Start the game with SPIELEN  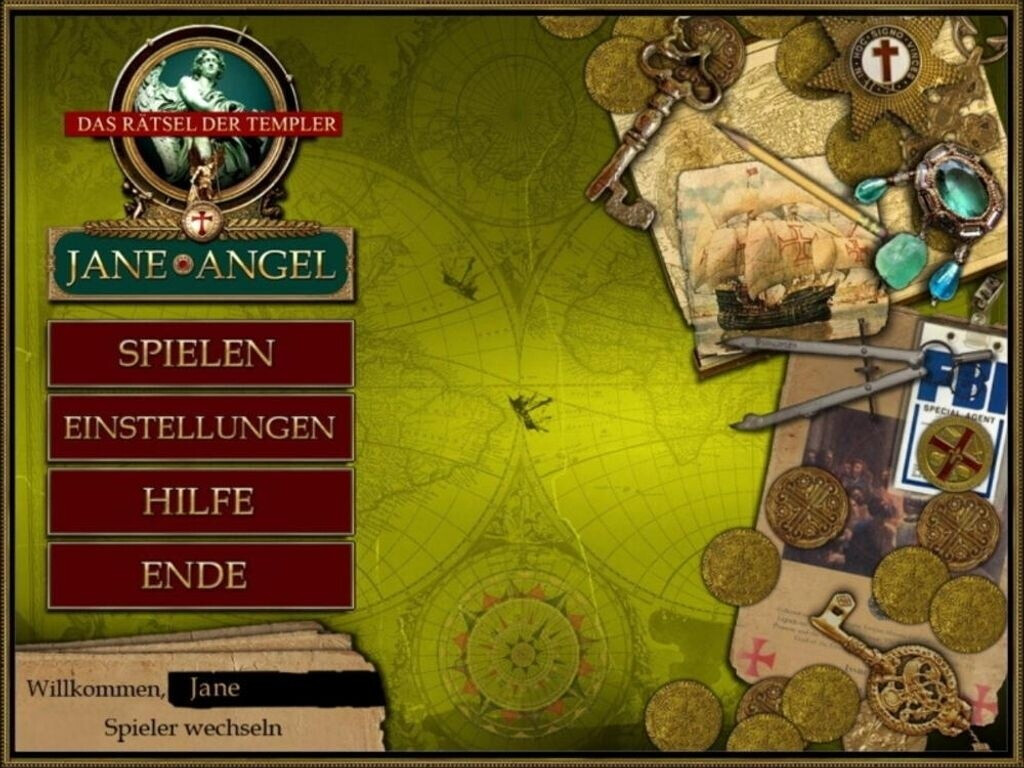coord(200,353)
